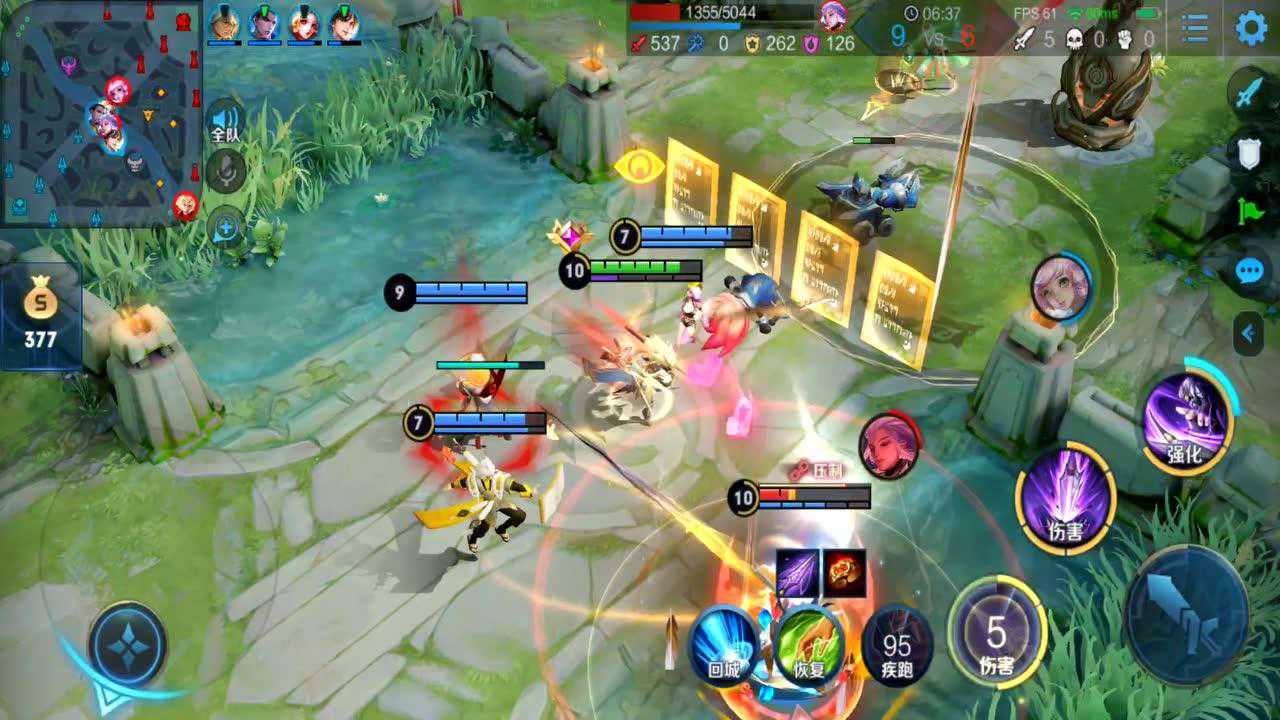The height and width of the screenshot is (720, 1280).
Task: Trigger the 疾跑 sprint spell
Action: click(x=896, y=647)
